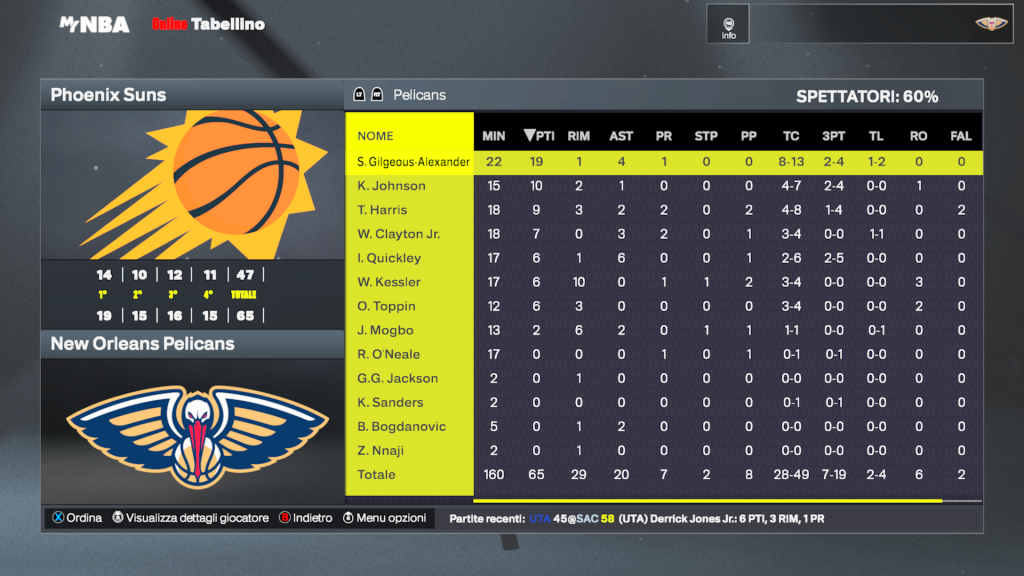Sort players by AST column

pos(621,136)
